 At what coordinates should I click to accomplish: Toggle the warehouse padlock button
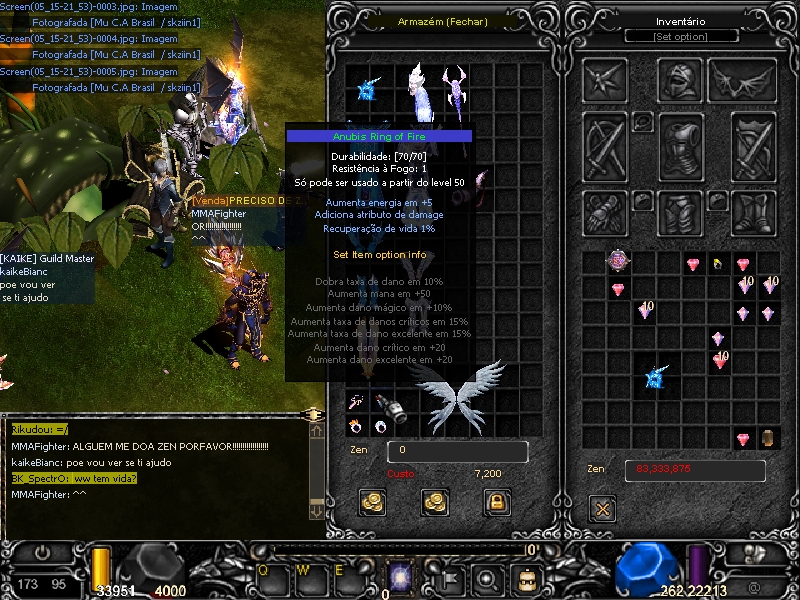click(x=495, y=502)
